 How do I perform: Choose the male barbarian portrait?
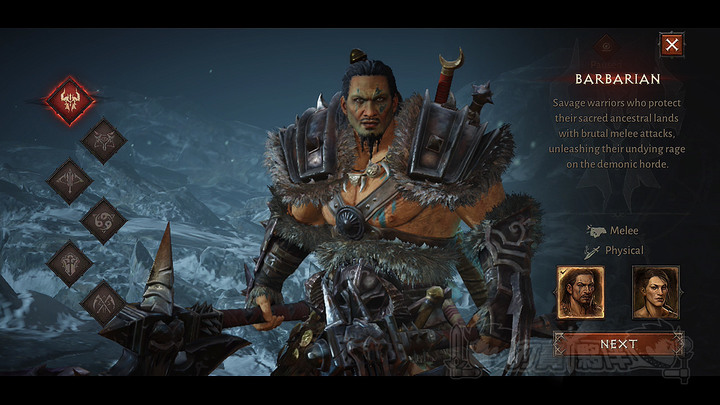pyautogui.click(x=580, y=292)
